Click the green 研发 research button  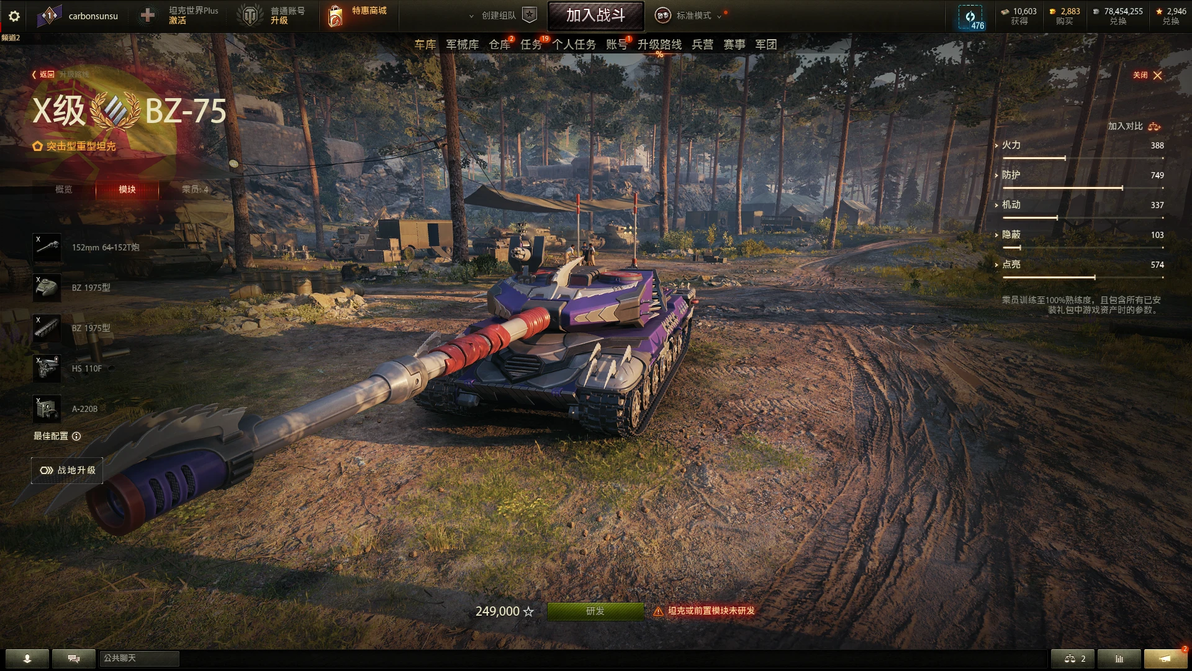coord(595,611)
